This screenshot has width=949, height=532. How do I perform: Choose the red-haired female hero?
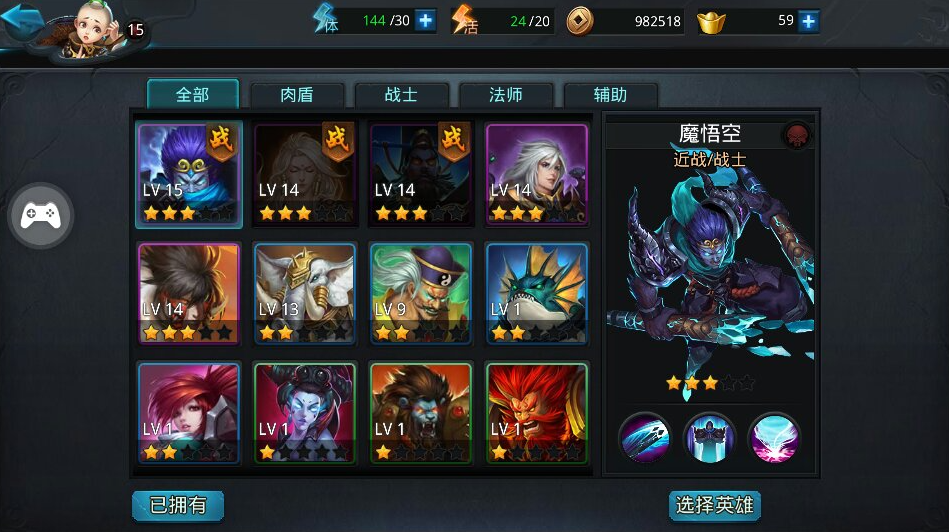189,412
